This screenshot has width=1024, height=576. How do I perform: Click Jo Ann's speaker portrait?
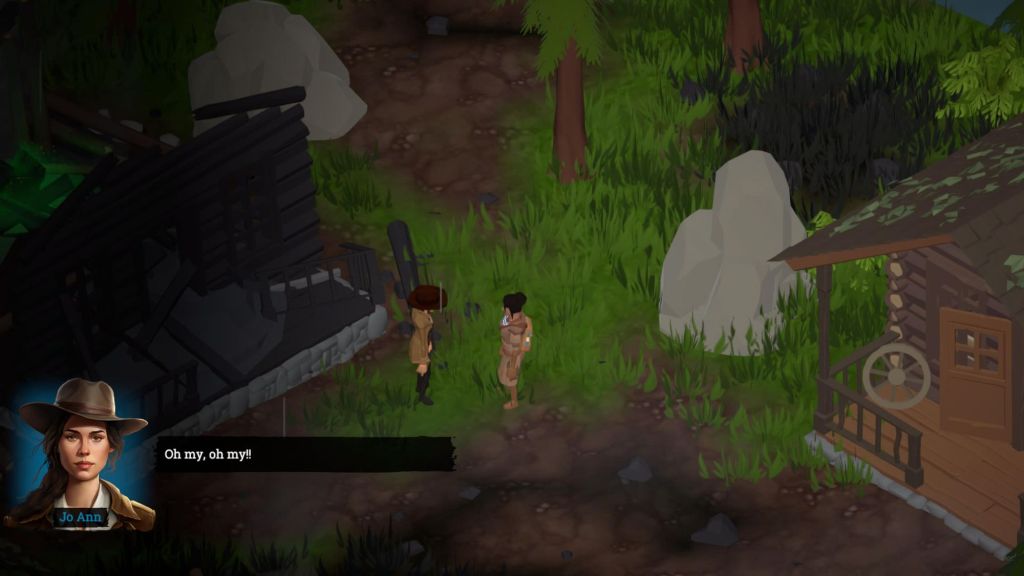(82, 452)
